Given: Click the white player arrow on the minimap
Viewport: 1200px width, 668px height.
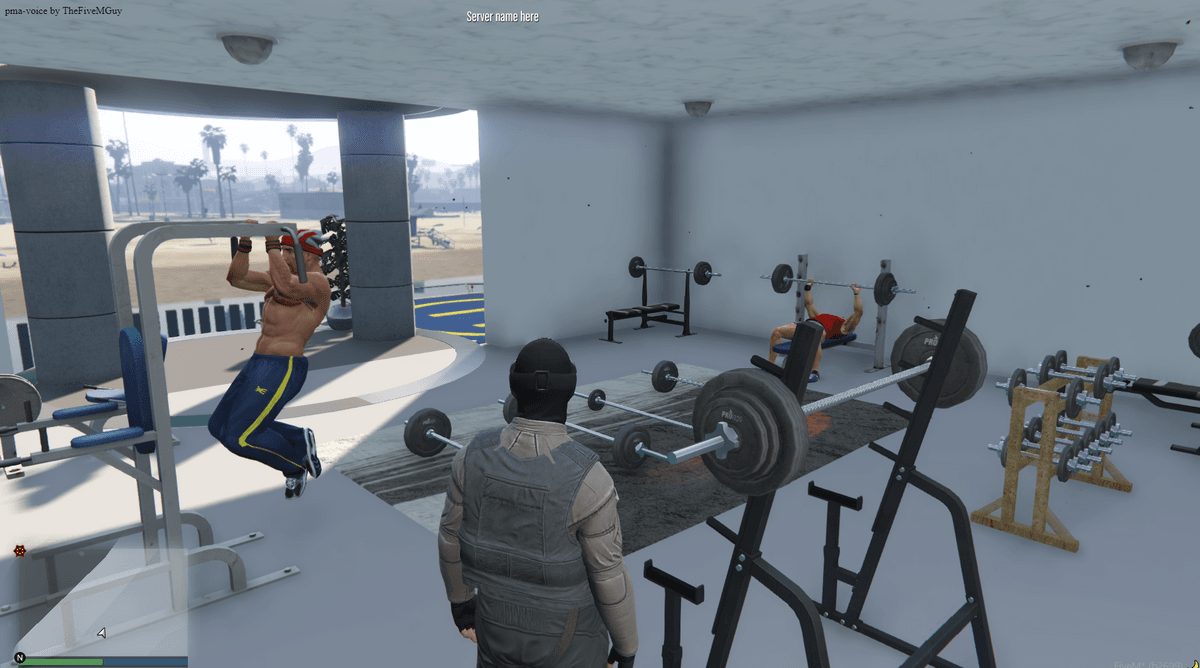Looking at the screenshot, I should point(101,632).
